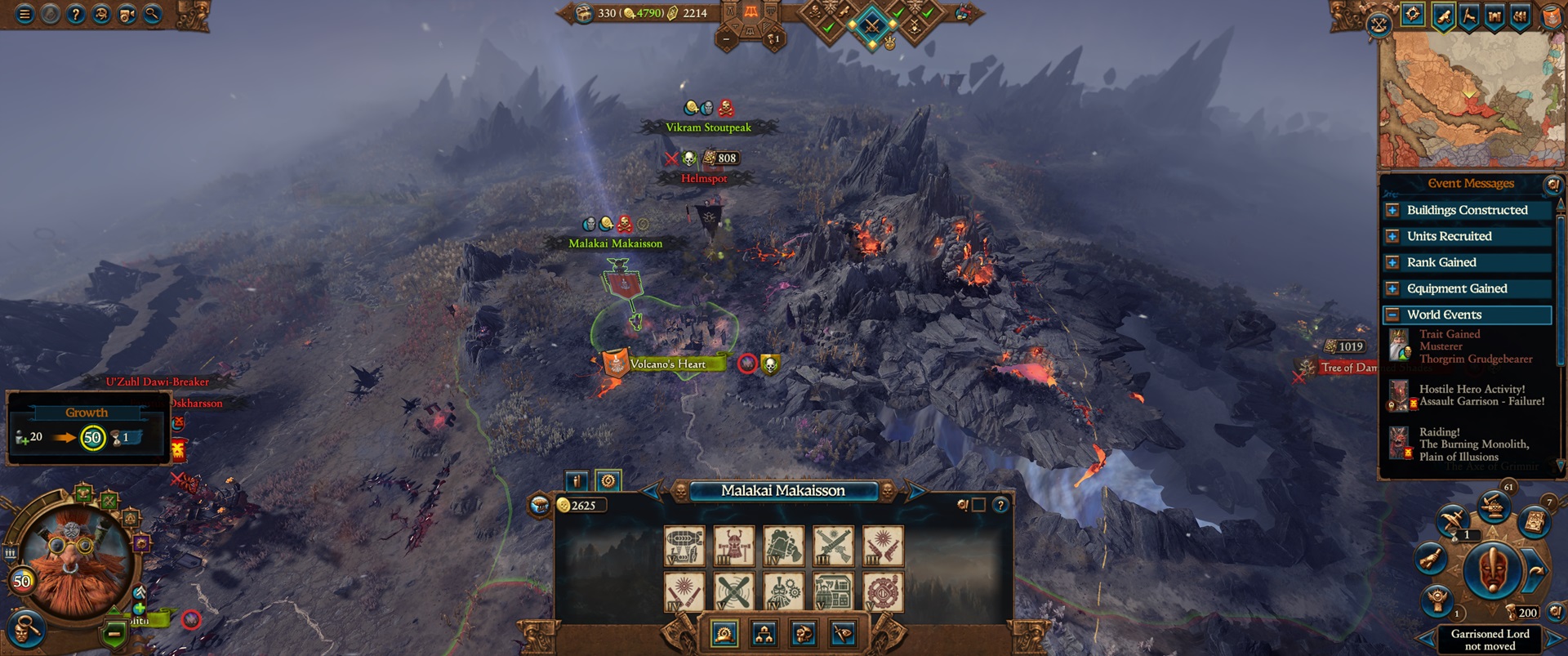This screenshot has width=1568, height=656.
Task: Toggle the settlements filter above the minimap
Action: (x=1494, y=16)
